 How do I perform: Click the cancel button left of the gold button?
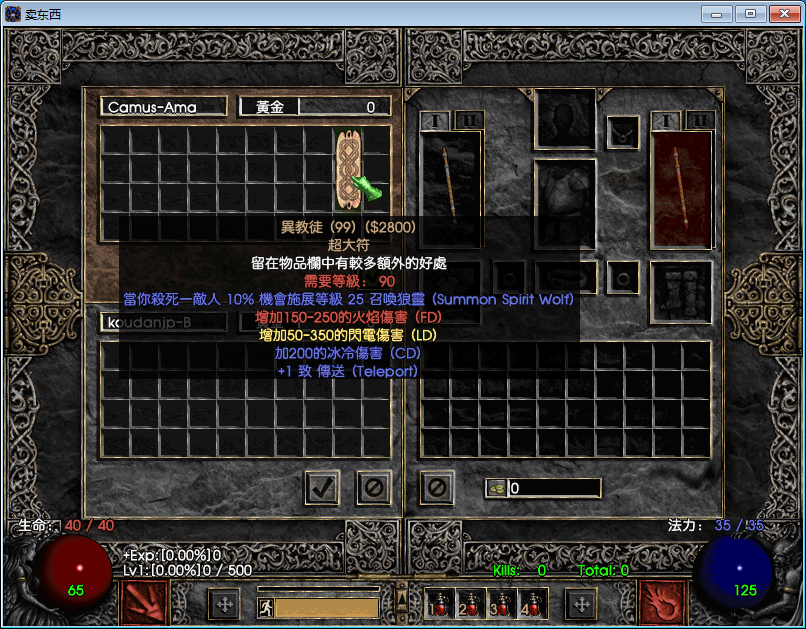pyautogui.click(x=436, y=487)
